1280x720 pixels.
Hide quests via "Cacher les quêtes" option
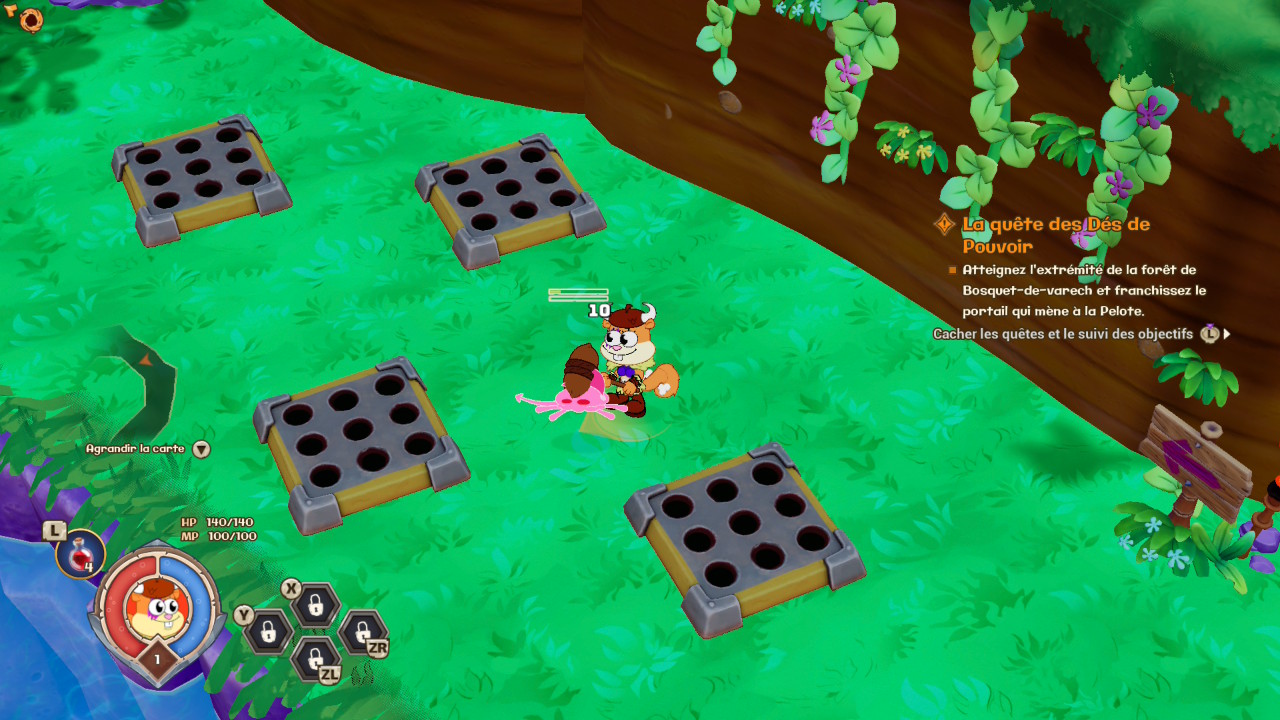pyautogui.click(x=1062, y=334)
